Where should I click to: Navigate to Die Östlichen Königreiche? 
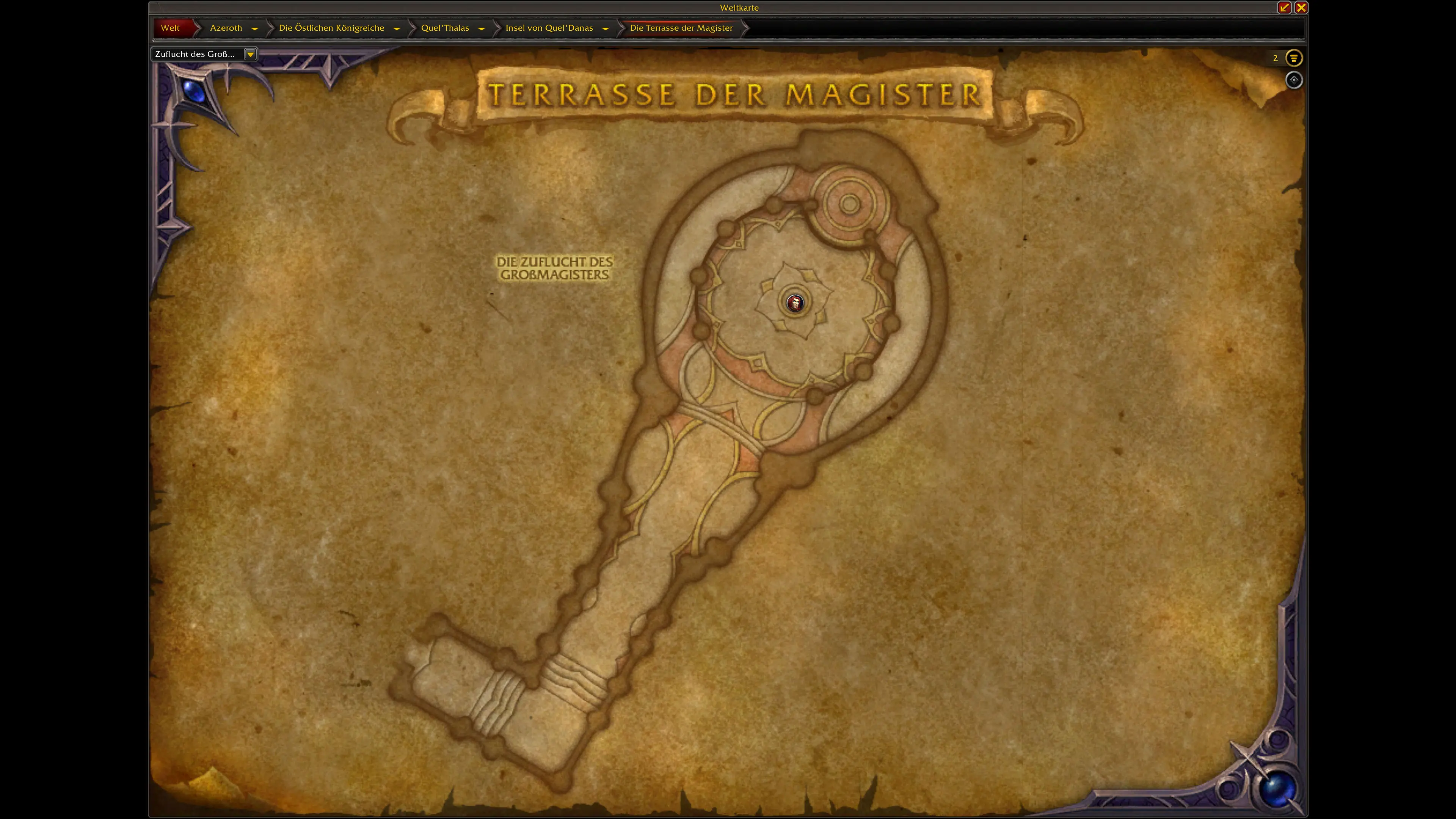(x=331, y=28)
